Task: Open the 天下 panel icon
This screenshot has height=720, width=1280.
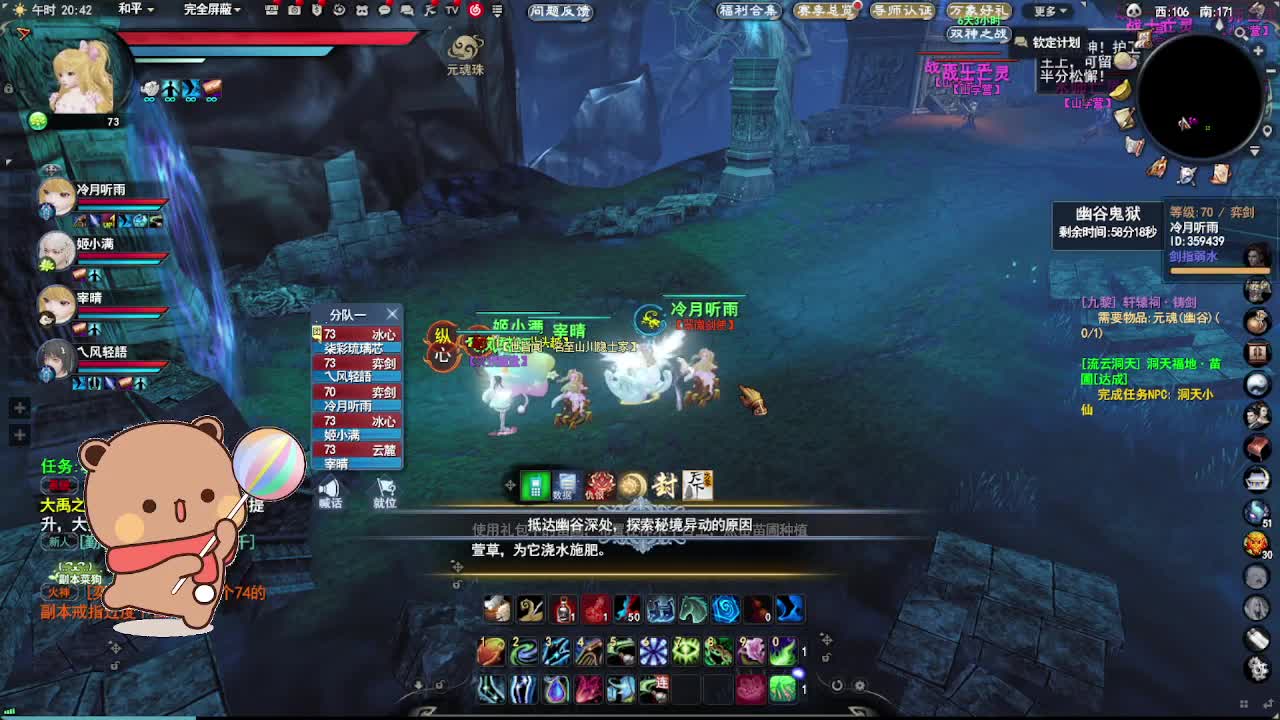Action: coord(700,485)
